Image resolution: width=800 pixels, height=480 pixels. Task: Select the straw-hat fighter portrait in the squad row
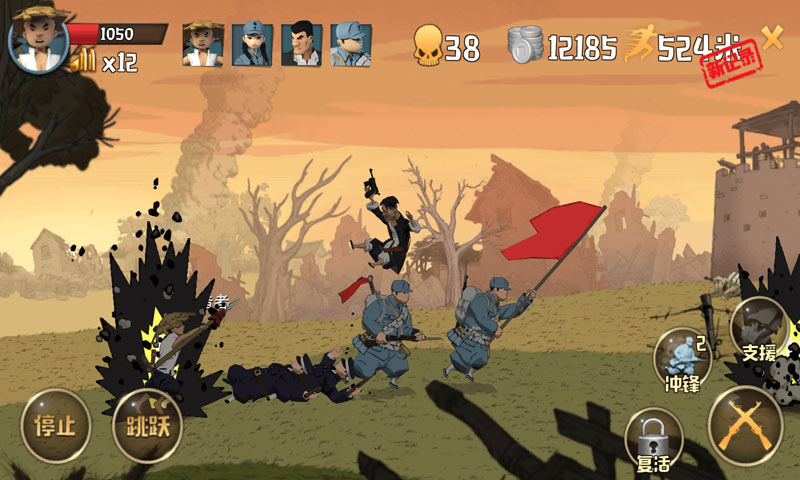tap(202, 45)
